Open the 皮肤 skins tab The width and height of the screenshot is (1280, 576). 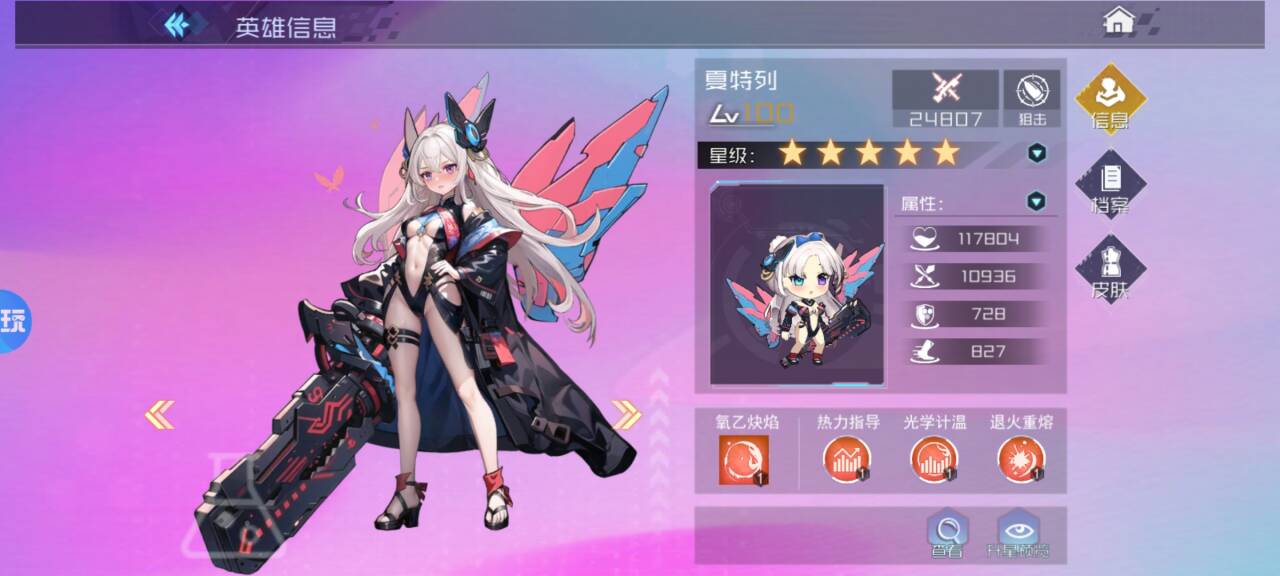pyautogui.click(x=1110, y=269)
